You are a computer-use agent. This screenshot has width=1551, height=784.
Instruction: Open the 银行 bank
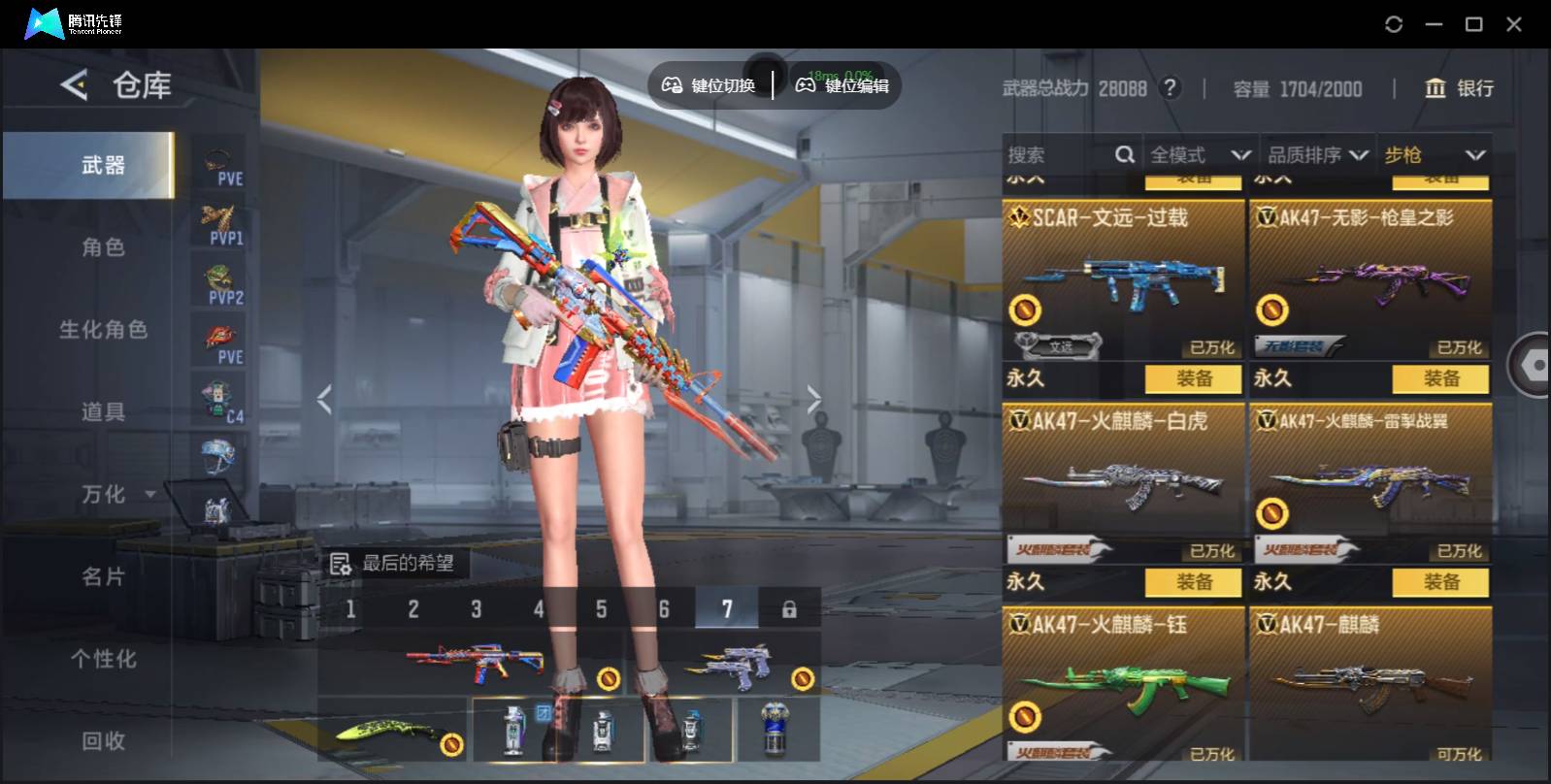tap(1459, 88)
